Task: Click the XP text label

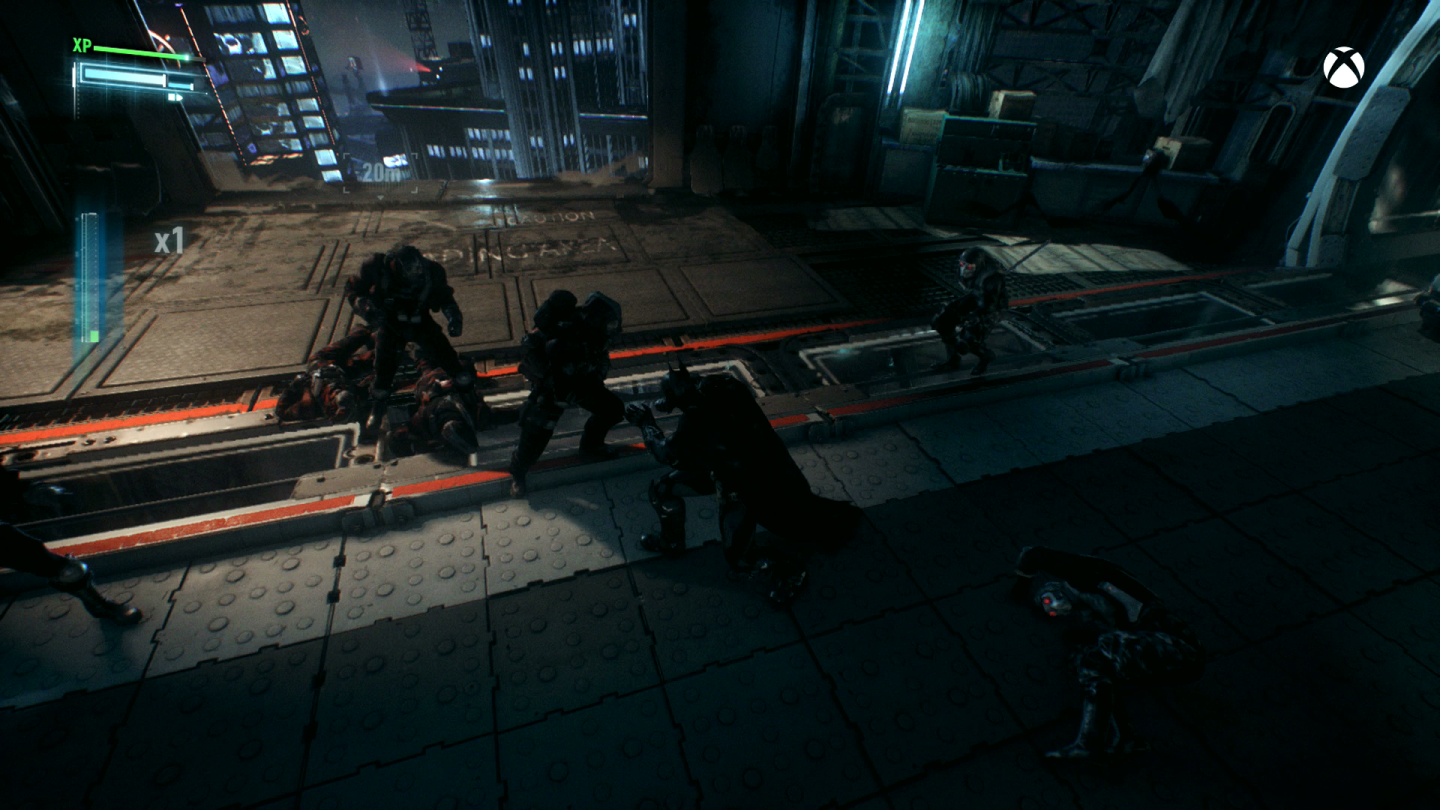Action: click(80, 46)
